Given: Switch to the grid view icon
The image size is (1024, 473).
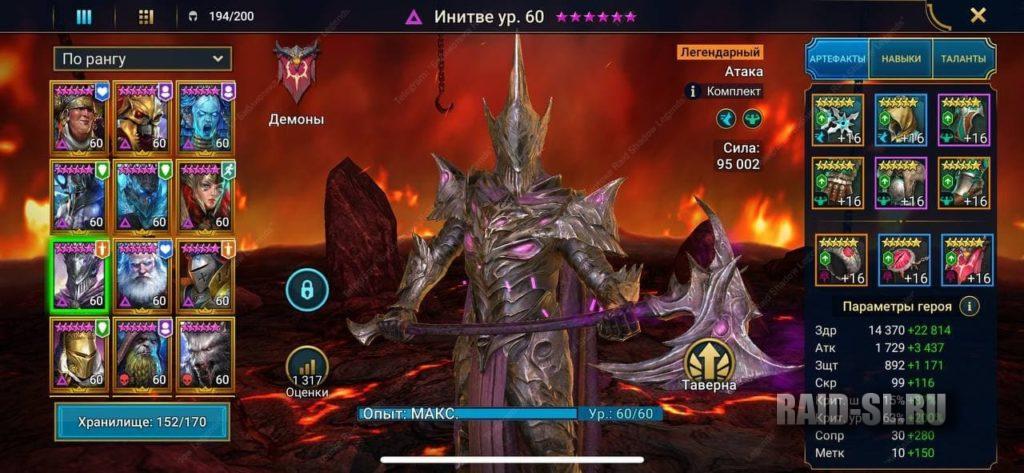Looking at the screenshot, I should pos(146,16).
